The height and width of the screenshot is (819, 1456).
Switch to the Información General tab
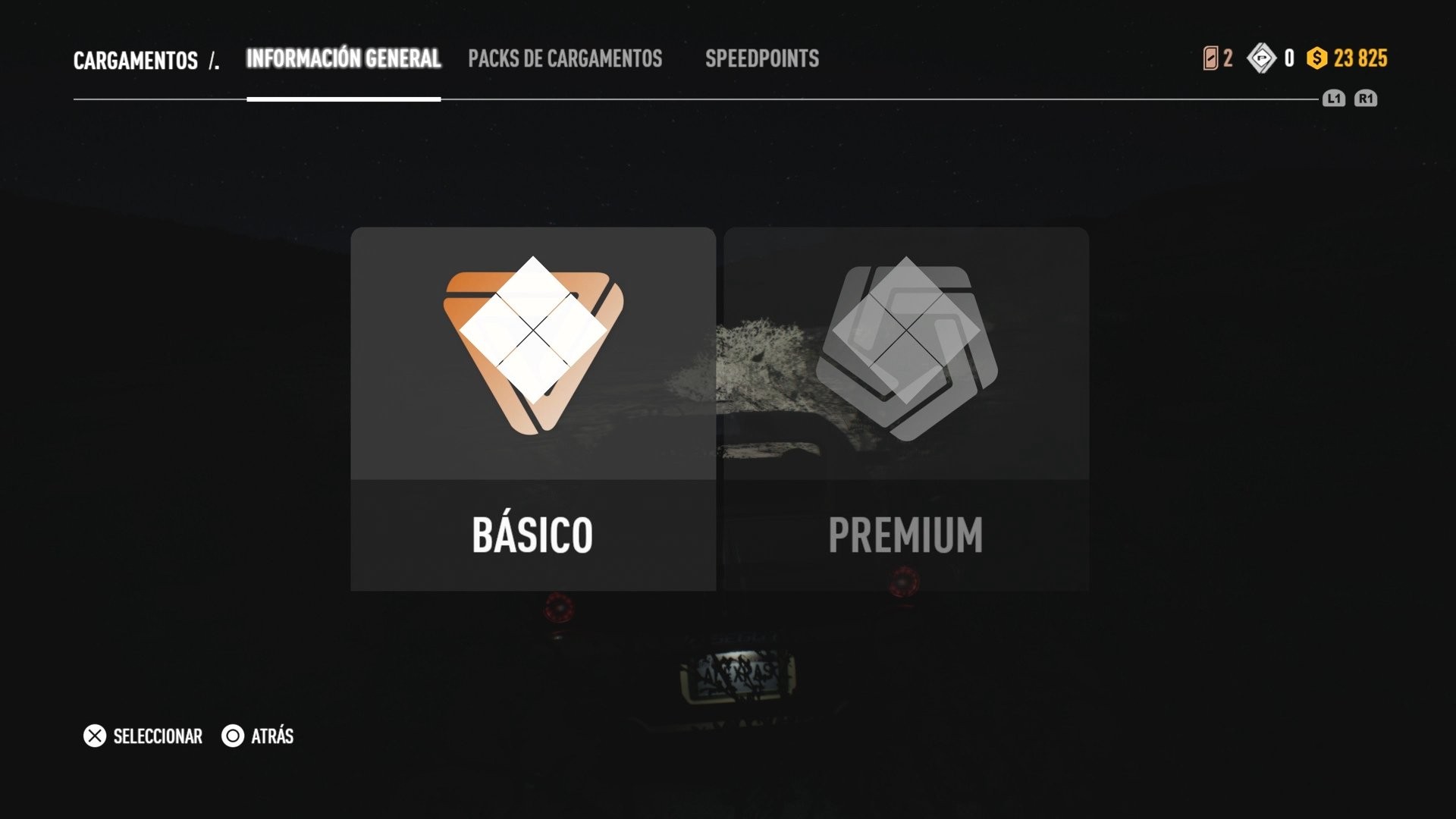click(343, 59)
